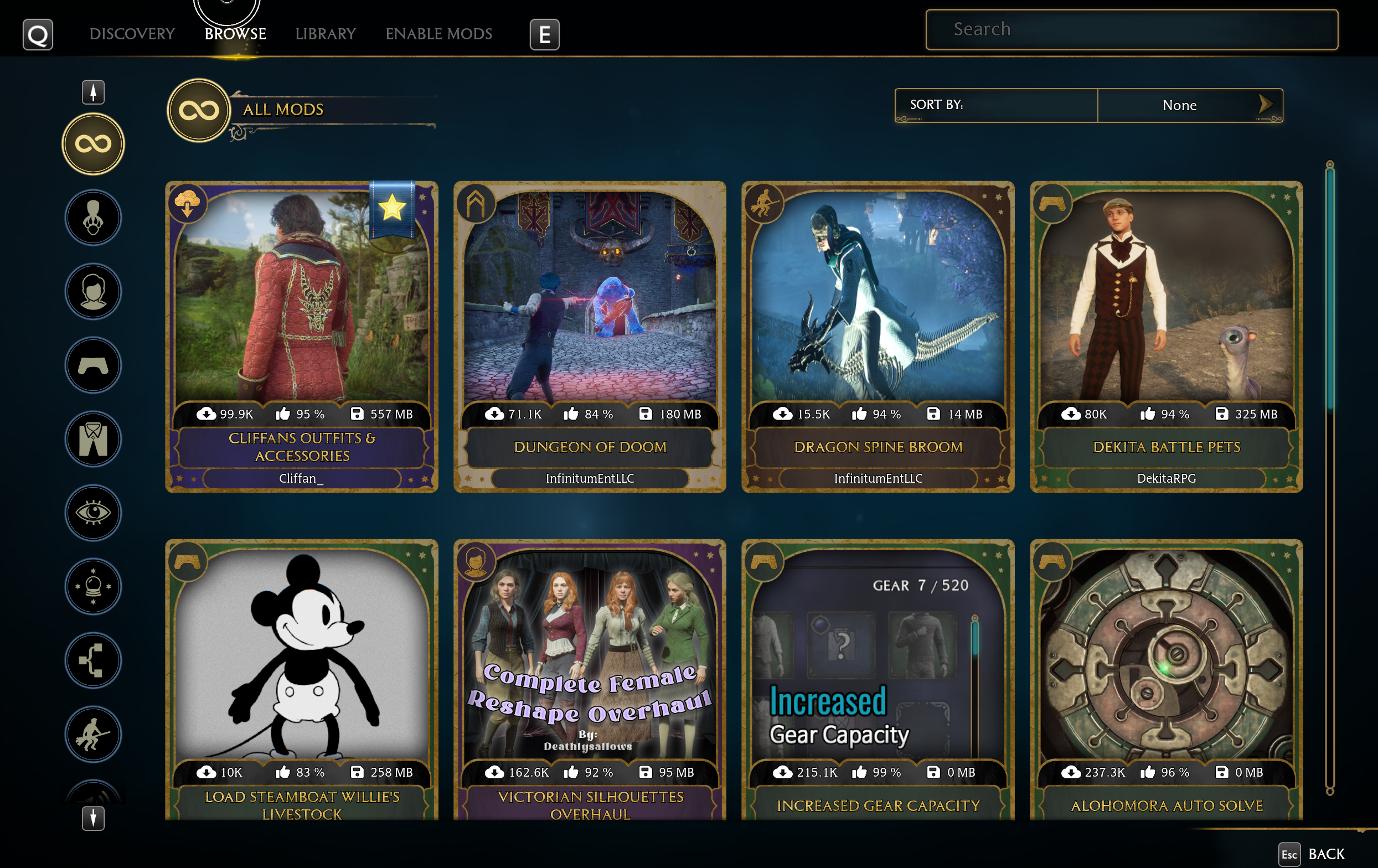
Task: Choose the Dragon Spine Broom mod
Action: click(x=878, y=337)
